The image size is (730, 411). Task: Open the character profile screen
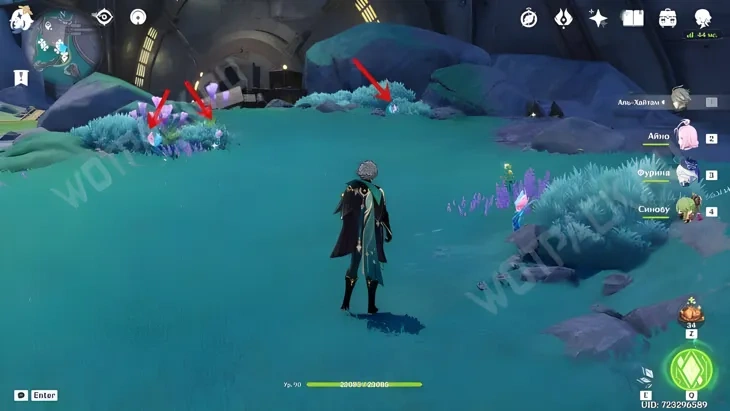[703, 18]
